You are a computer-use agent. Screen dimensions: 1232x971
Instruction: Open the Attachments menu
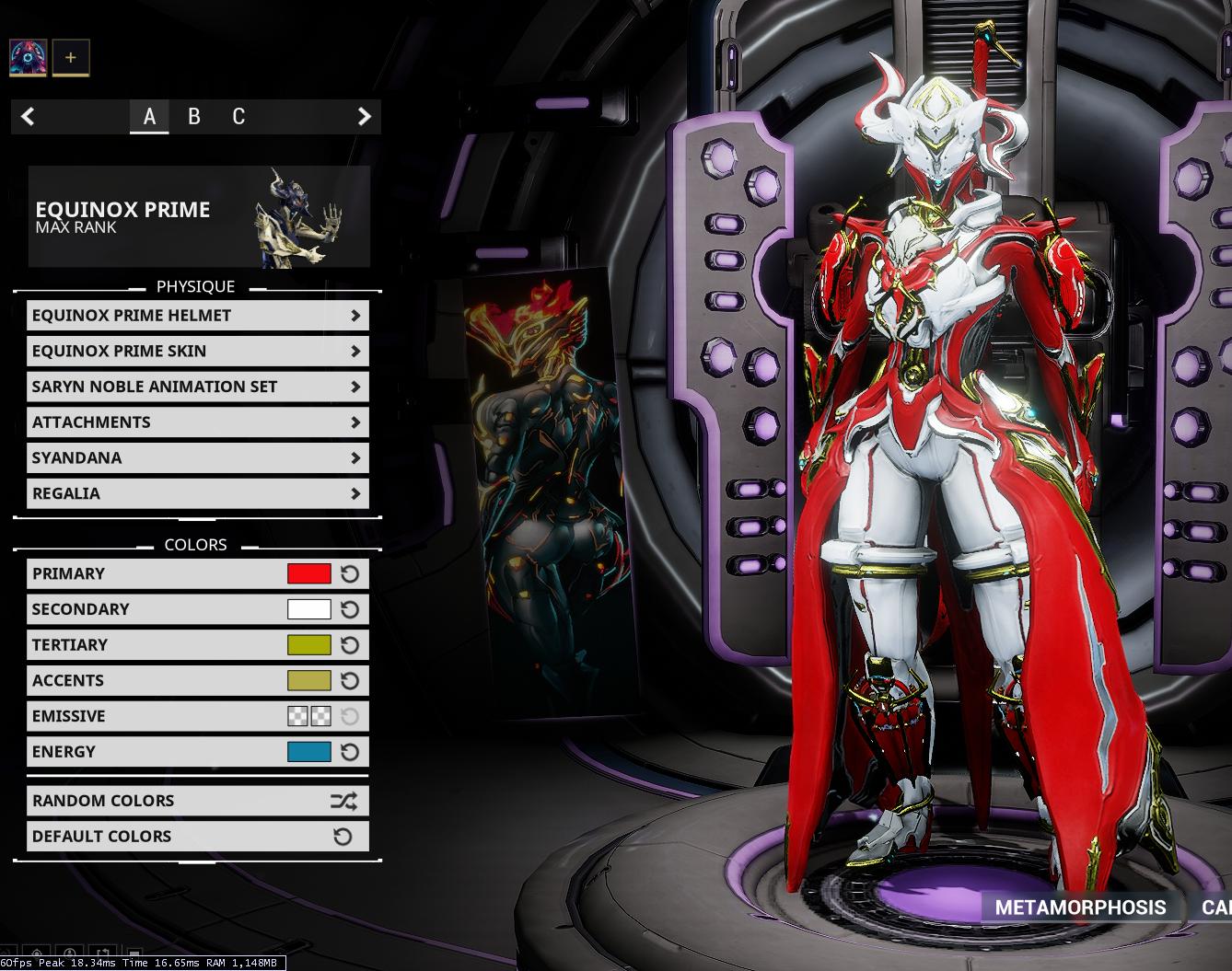pyautogui.click(x=197, y=422)
